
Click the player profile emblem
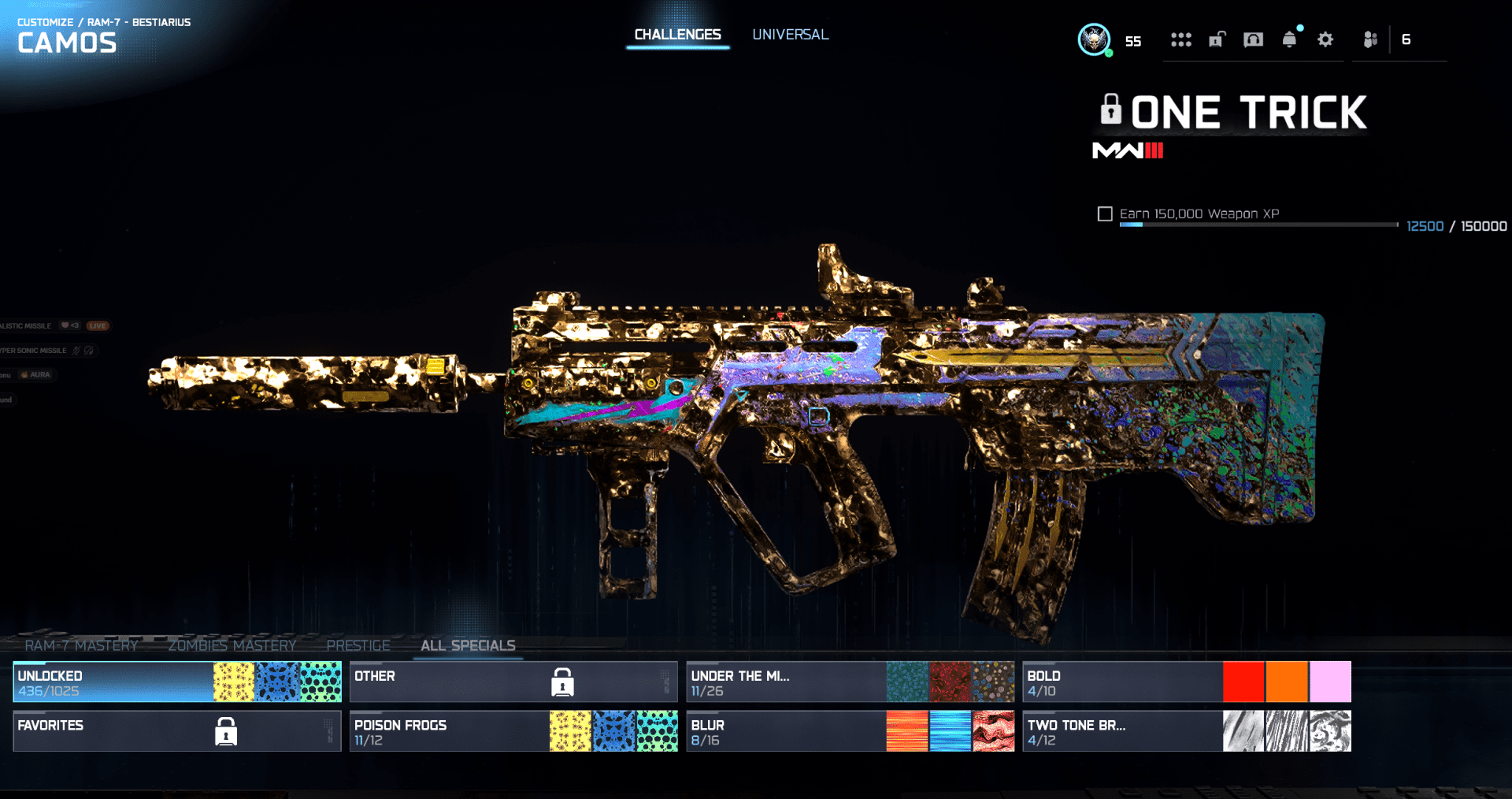pyautogui.click(x=1094, y=39)
